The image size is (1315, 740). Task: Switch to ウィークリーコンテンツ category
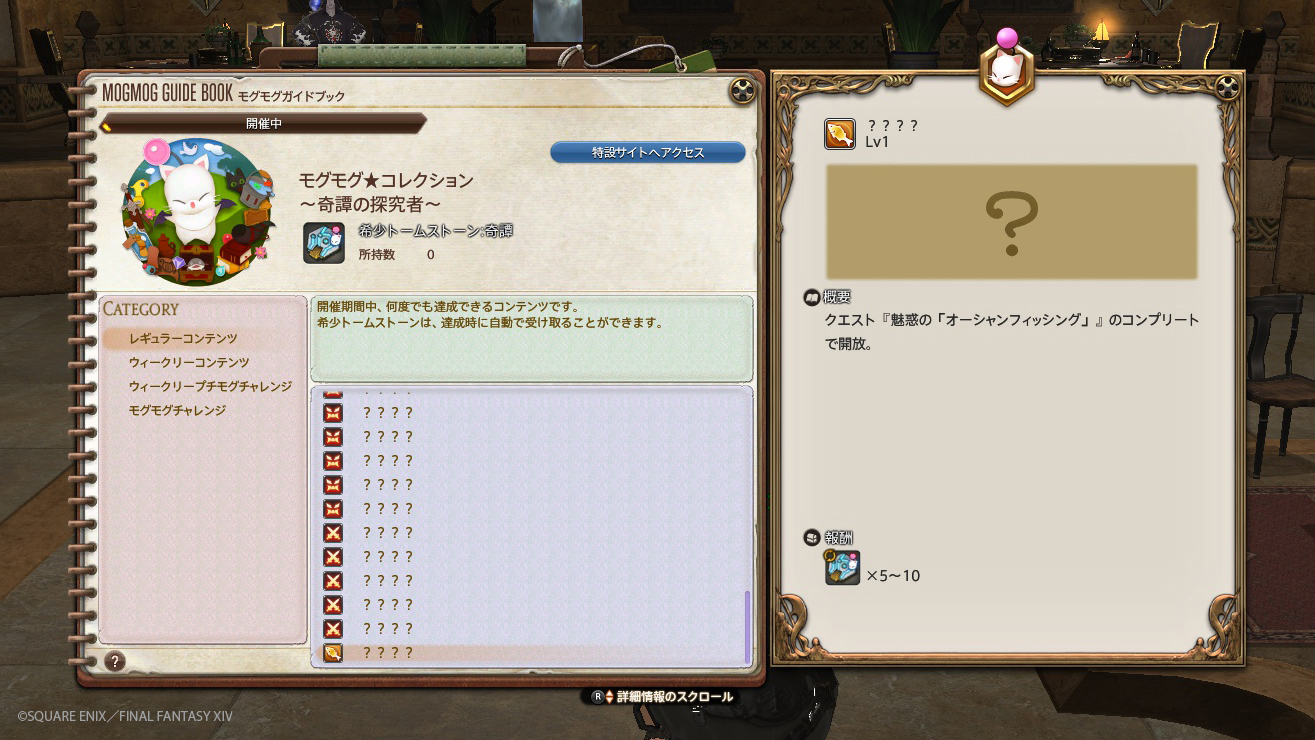(189, 363)
